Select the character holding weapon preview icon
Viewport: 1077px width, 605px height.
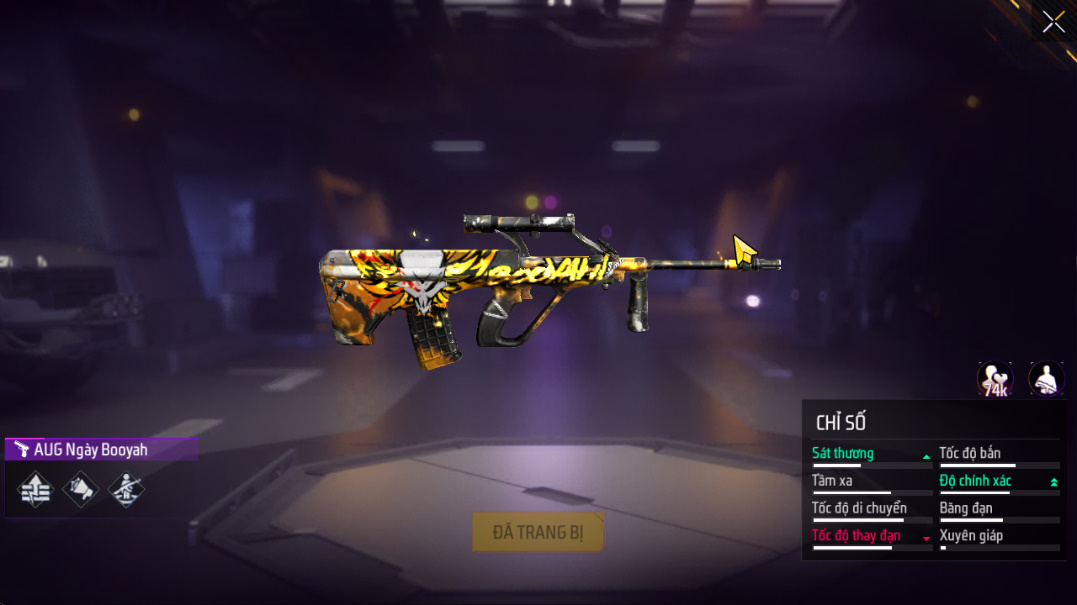(x=1046, y=379)
